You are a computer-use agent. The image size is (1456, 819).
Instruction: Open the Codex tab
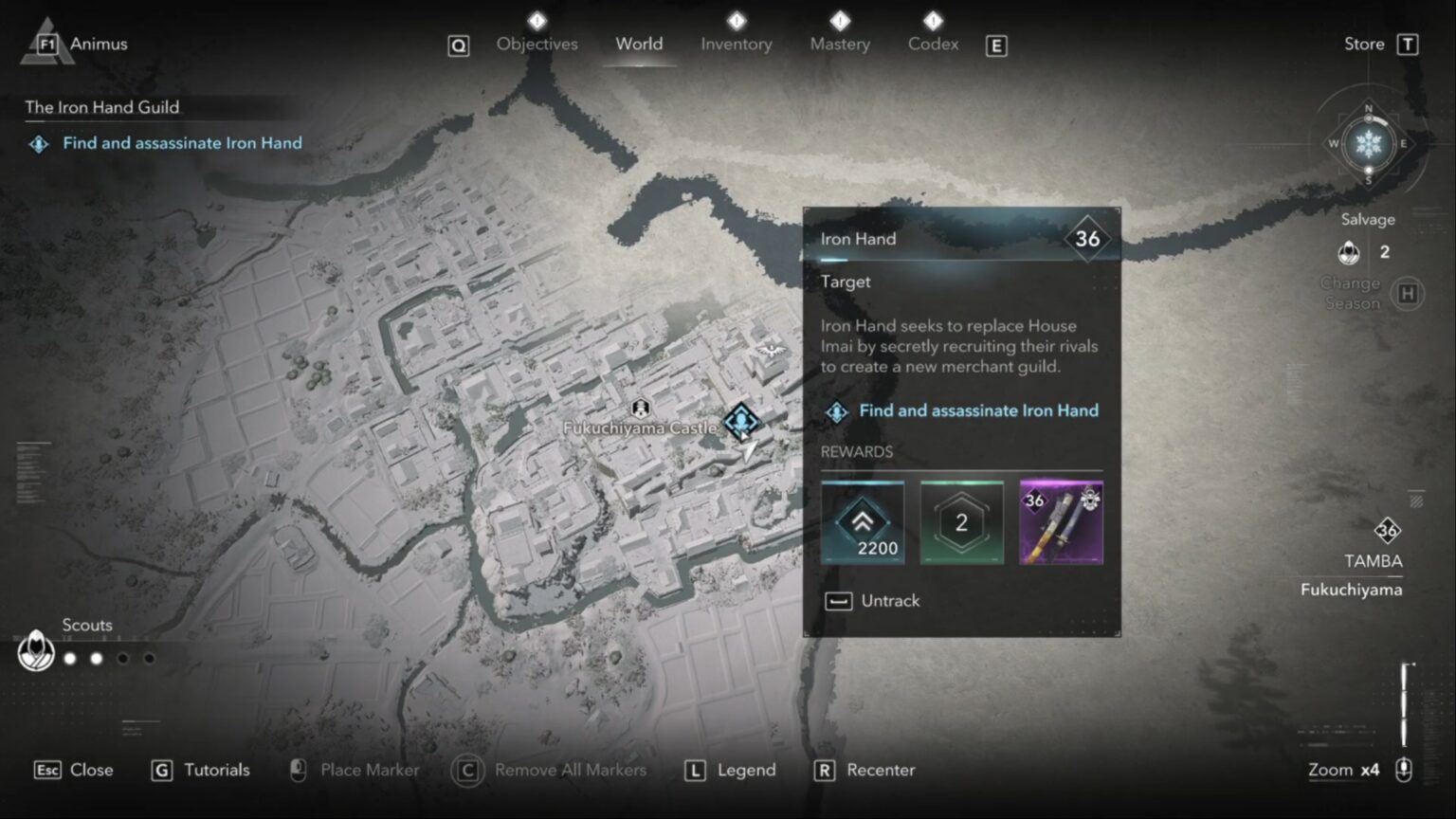pos(933,44)
